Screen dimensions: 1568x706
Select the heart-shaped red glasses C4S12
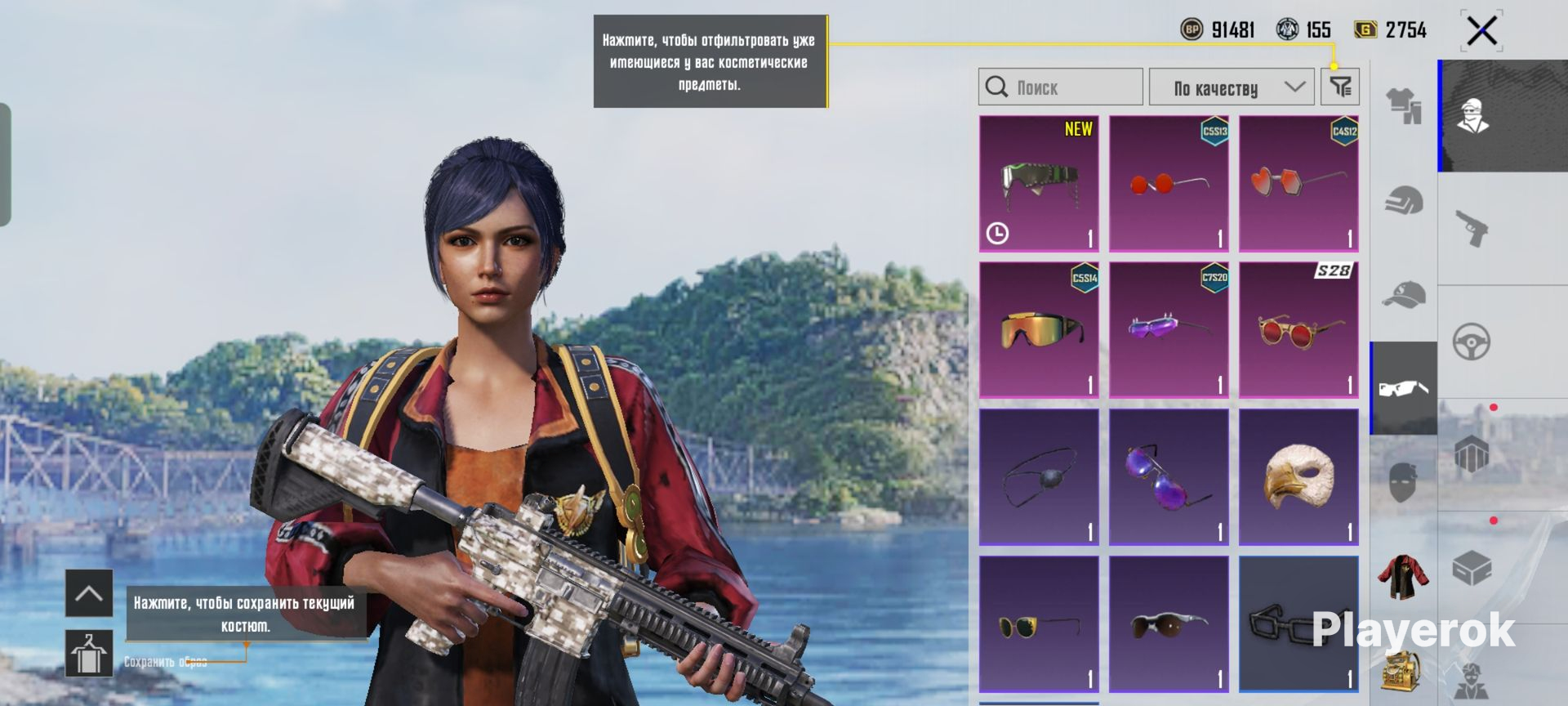point(1298,183)
